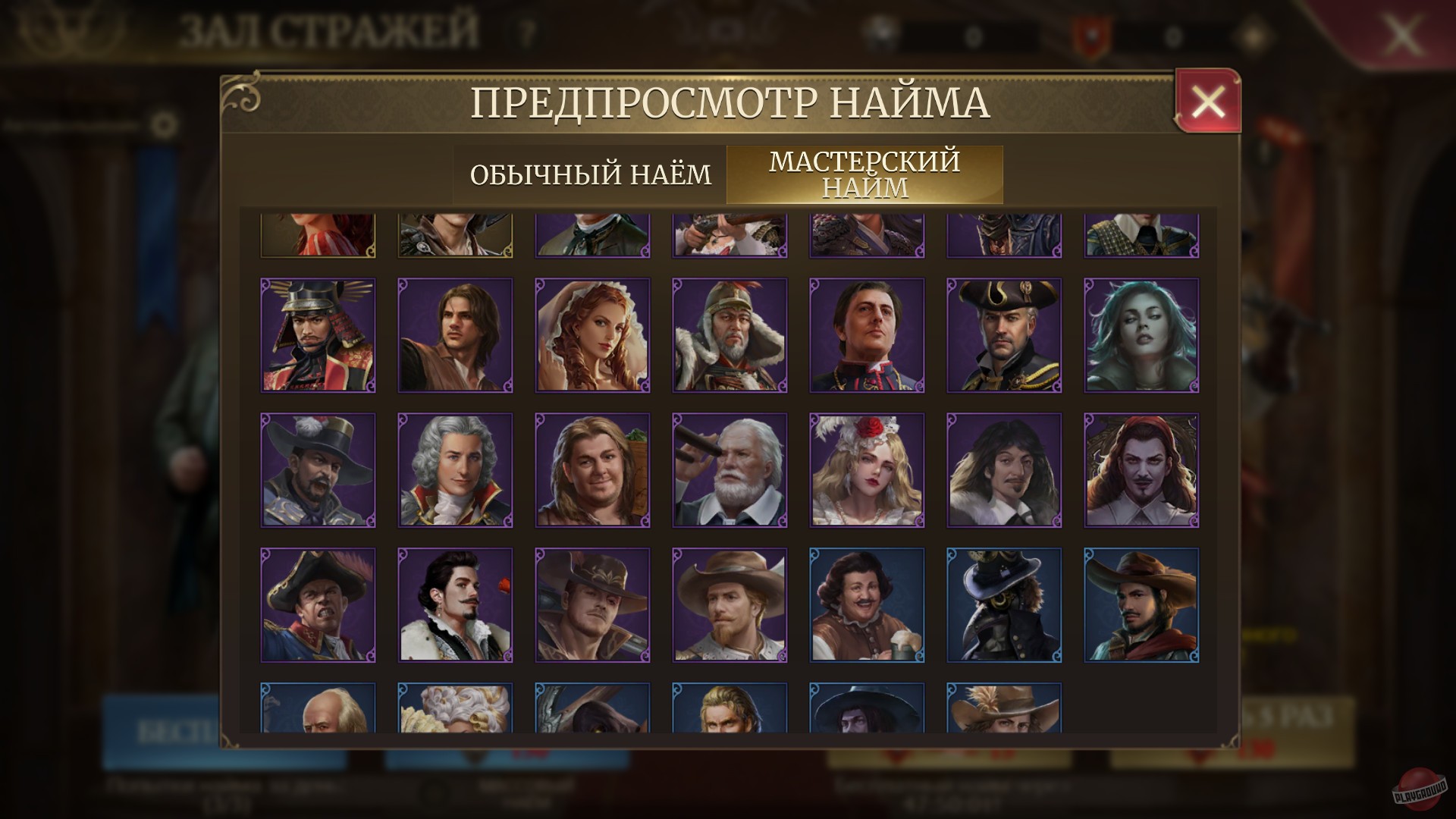
Task: Select the white-wigged aristocrat portrait
Action: click(455, 469)
